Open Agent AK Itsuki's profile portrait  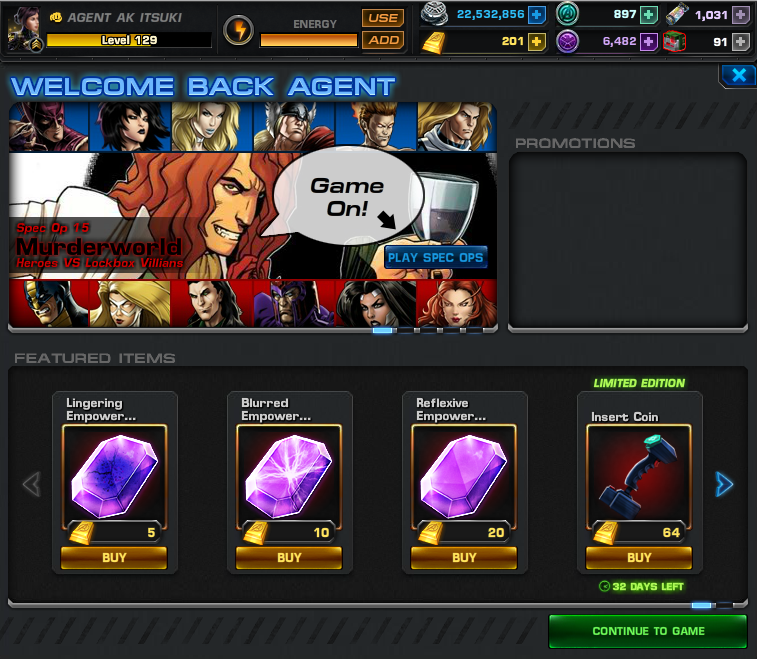pos(24,29)
